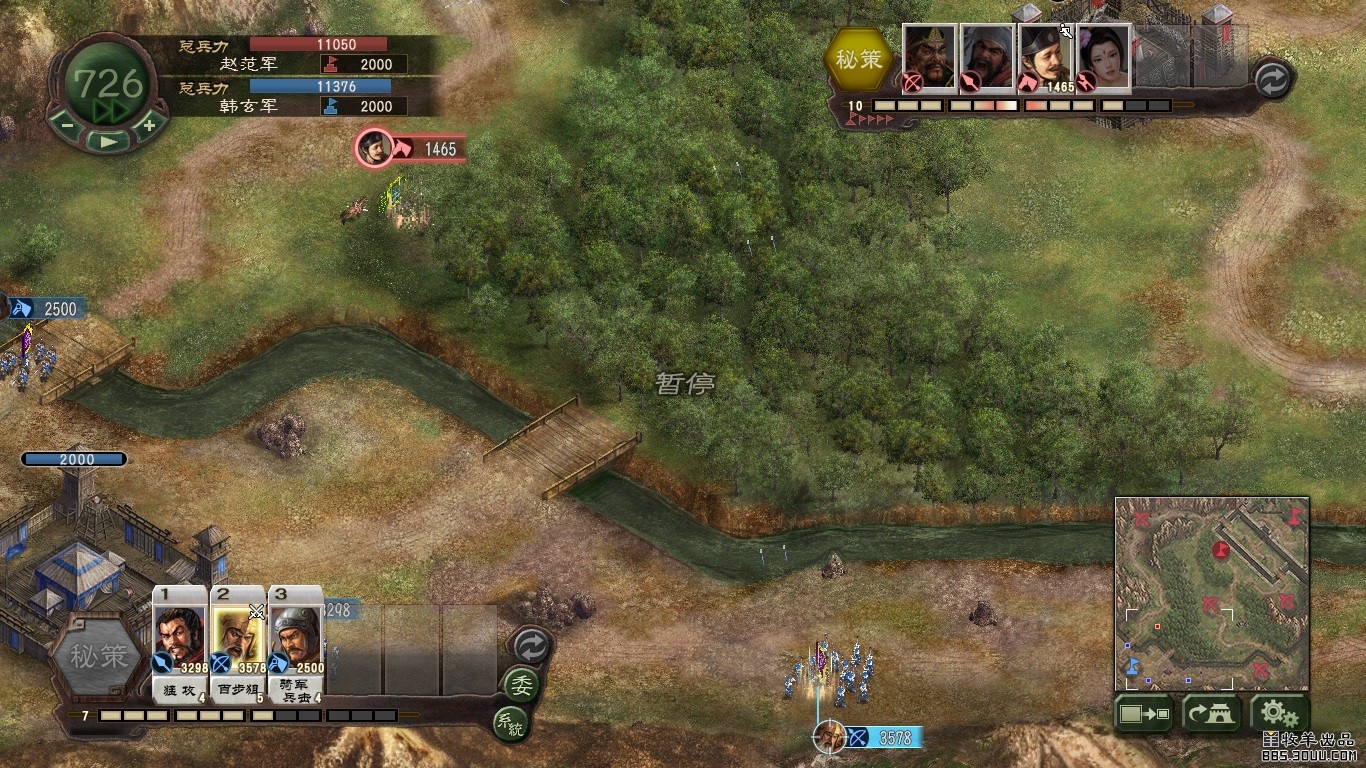Cycle enemy officer cards with the refresh arrows
The height and width of the screenshot is (768, 1366).
pos(1272,79)
